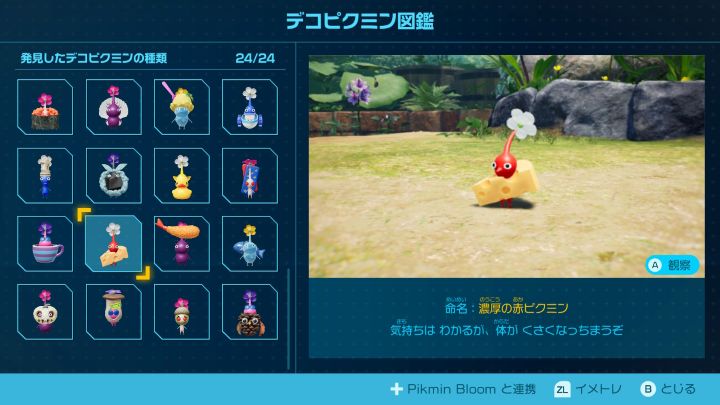The image size is (720, 405).
Task: Choose the sushi roll Pikmin tile
Action: pos(45,107)
